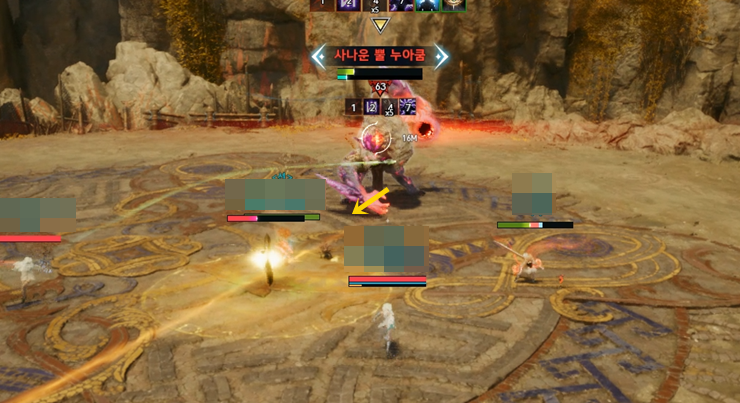Click the green-bordered golden buff icon

(453, 5)
